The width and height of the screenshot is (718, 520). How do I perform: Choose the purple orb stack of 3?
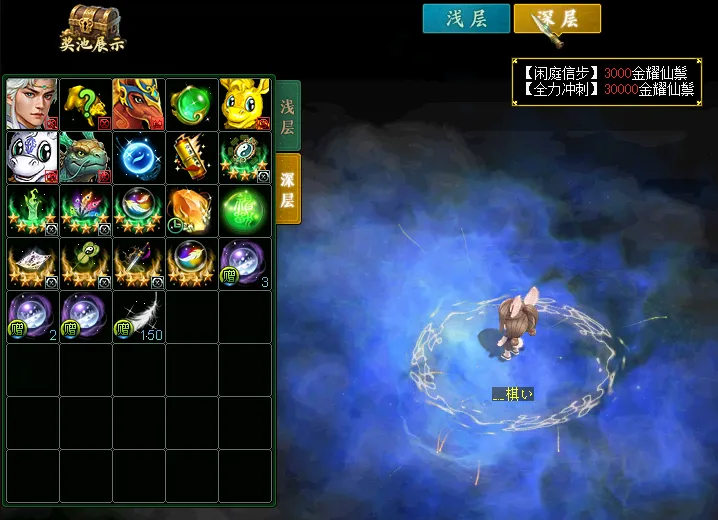(x=245, y=263)
